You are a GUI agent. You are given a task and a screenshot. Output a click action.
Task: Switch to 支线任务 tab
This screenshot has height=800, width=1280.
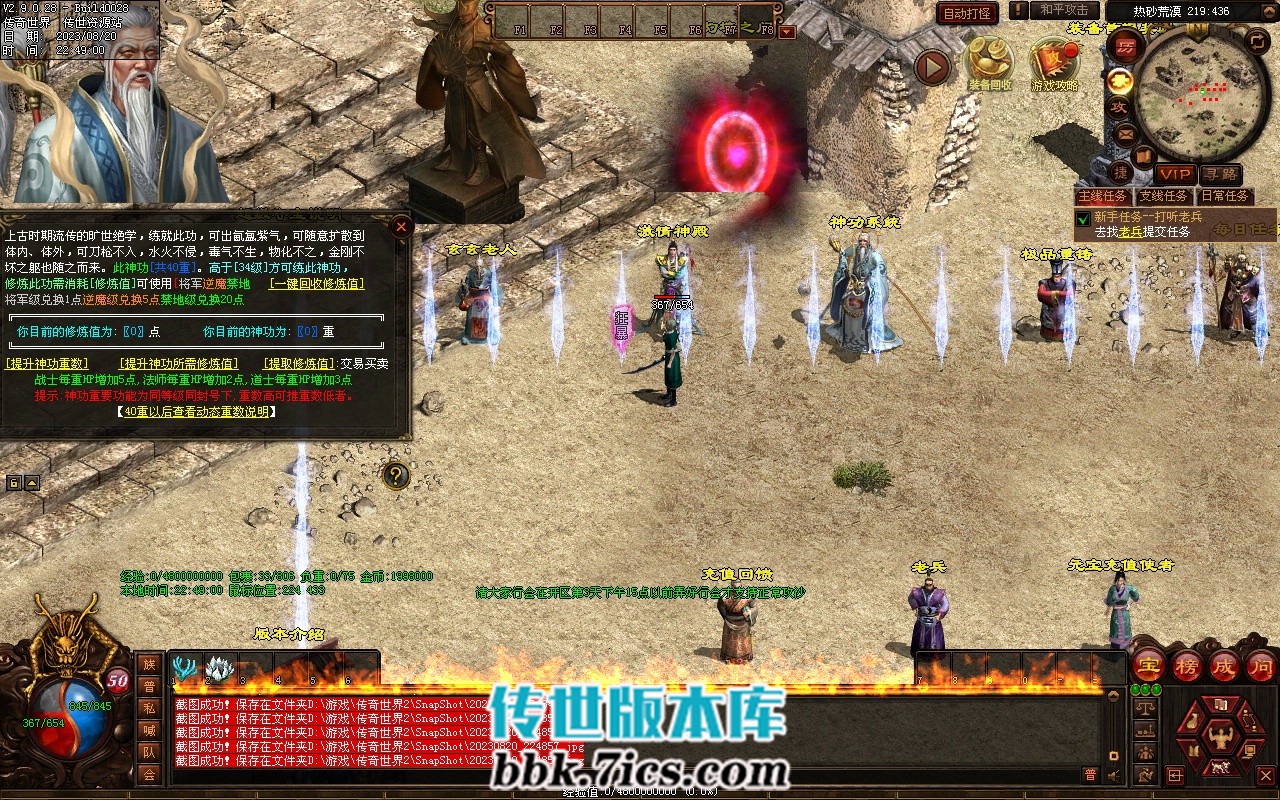pyautogui.click(x=1164, y=196)
